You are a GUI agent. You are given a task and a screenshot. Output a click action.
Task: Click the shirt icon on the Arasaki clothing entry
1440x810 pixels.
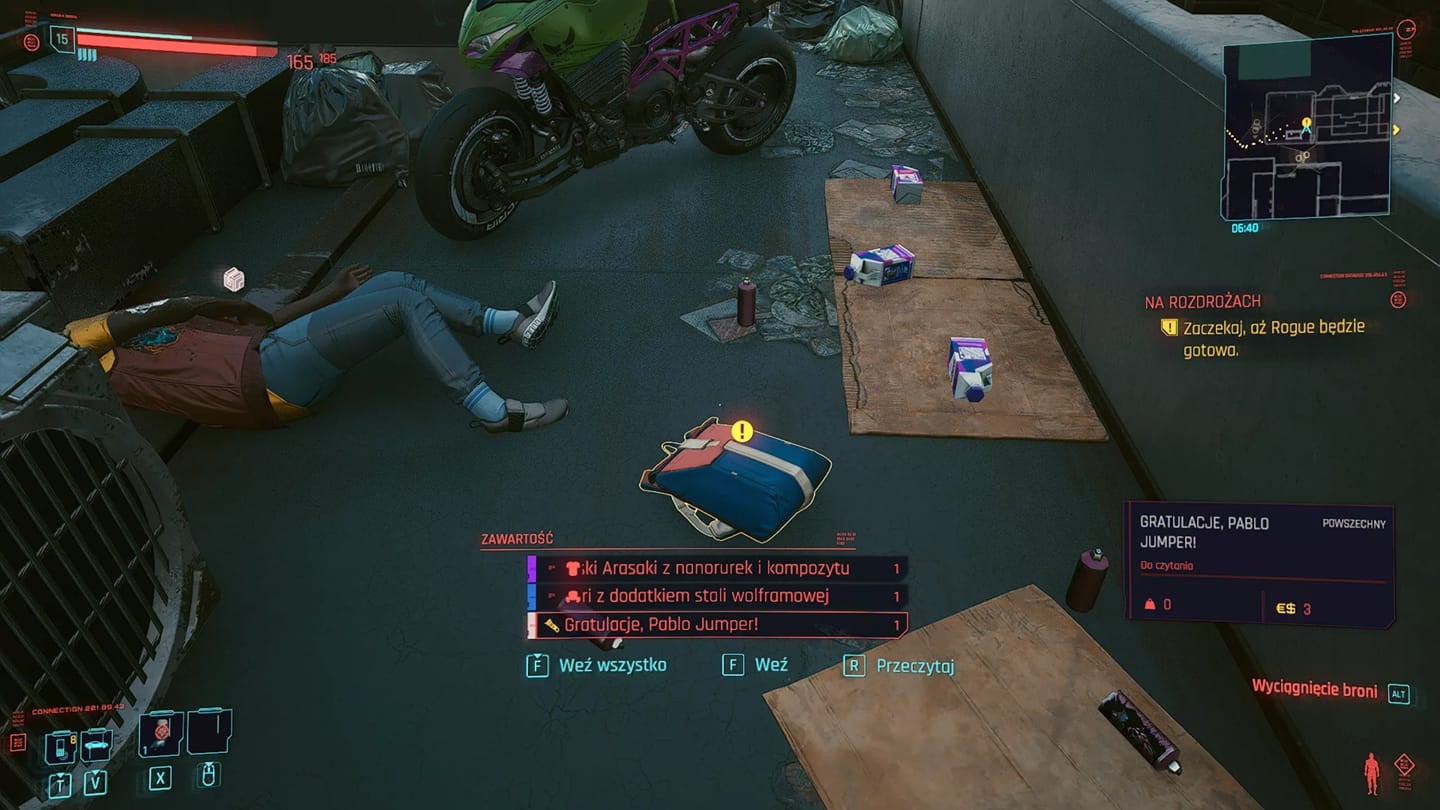(574, 567)
